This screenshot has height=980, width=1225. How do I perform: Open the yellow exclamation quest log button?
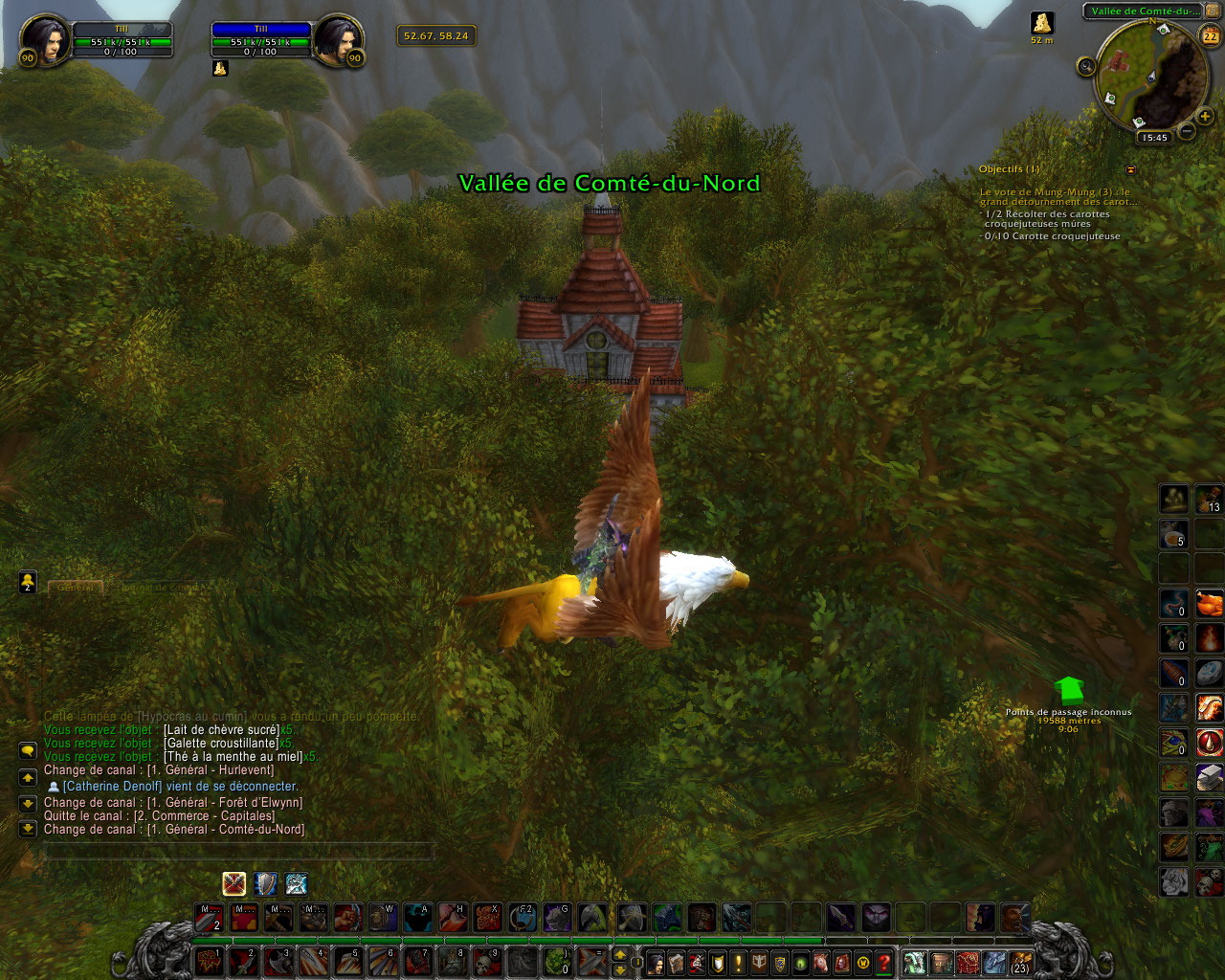click(x=738, y=963)
